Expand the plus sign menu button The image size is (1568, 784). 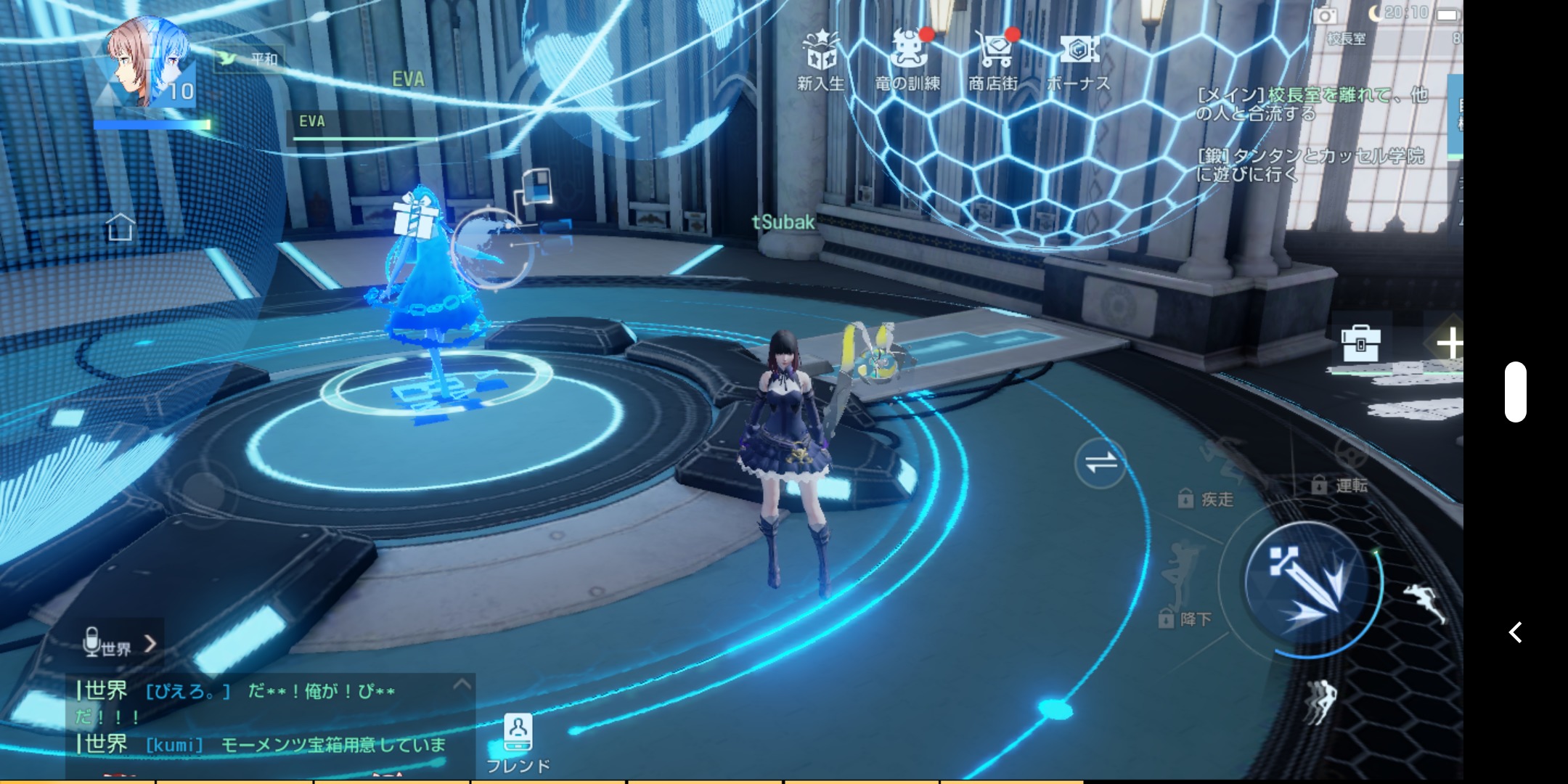pyautogui.click(x=1449, y=343)
